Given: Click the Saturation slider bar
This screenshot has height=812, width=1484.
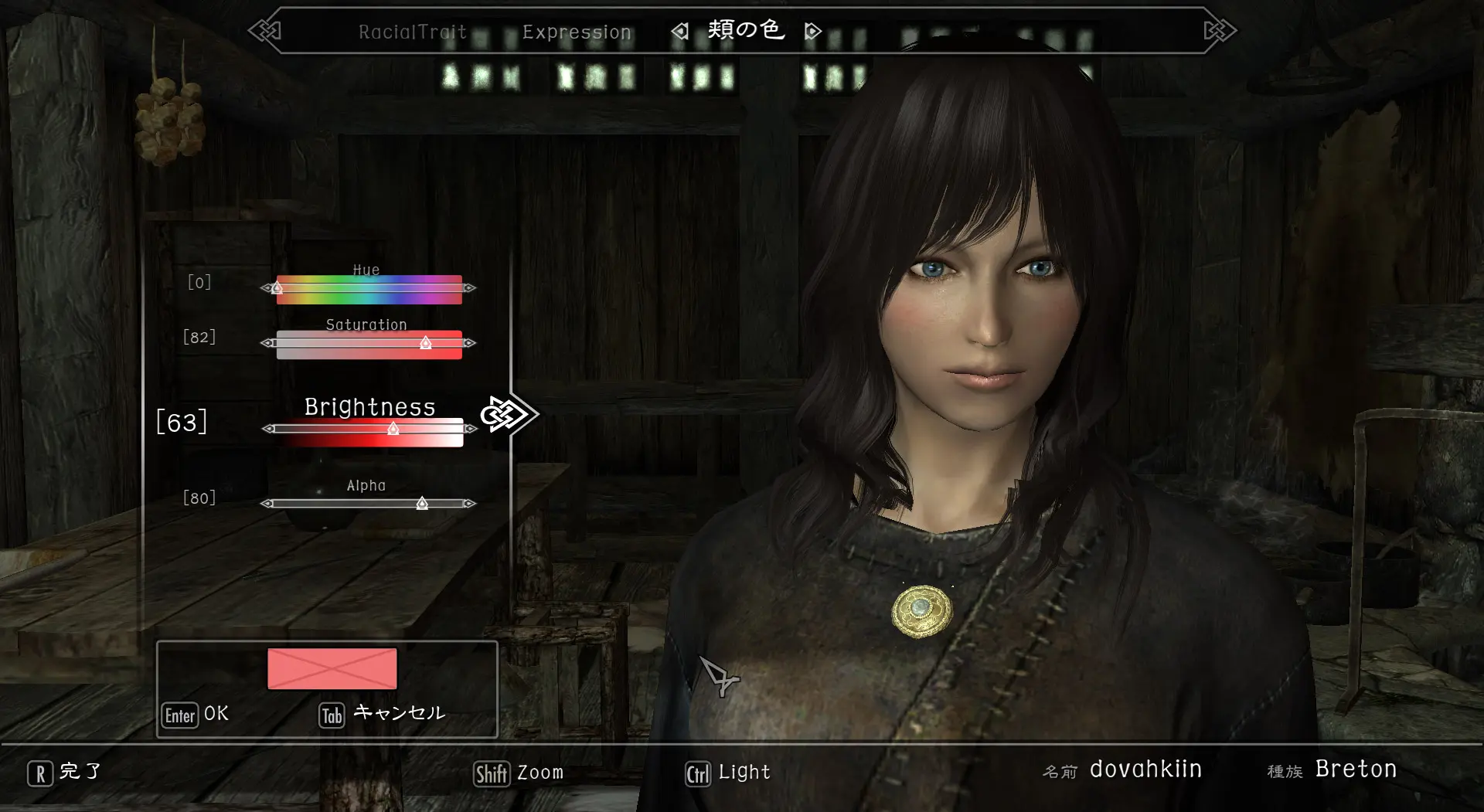Looking at the screenshot, I should pos(369,344).
